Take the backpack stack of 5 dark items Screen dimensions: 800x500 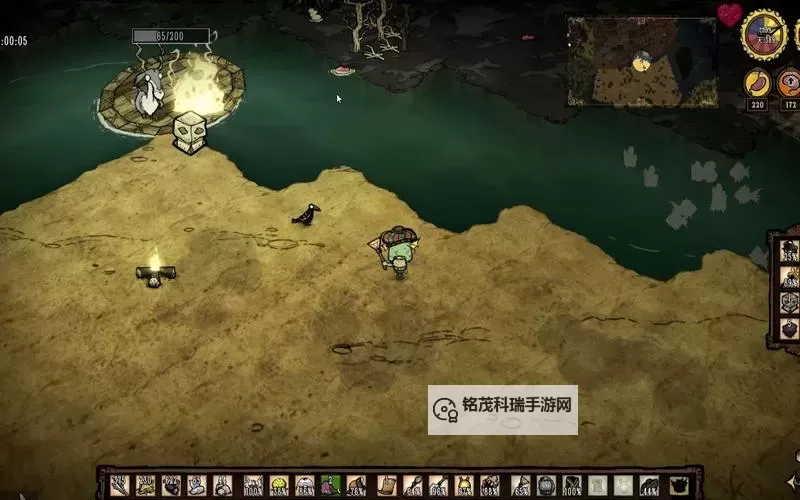(790, 329)
